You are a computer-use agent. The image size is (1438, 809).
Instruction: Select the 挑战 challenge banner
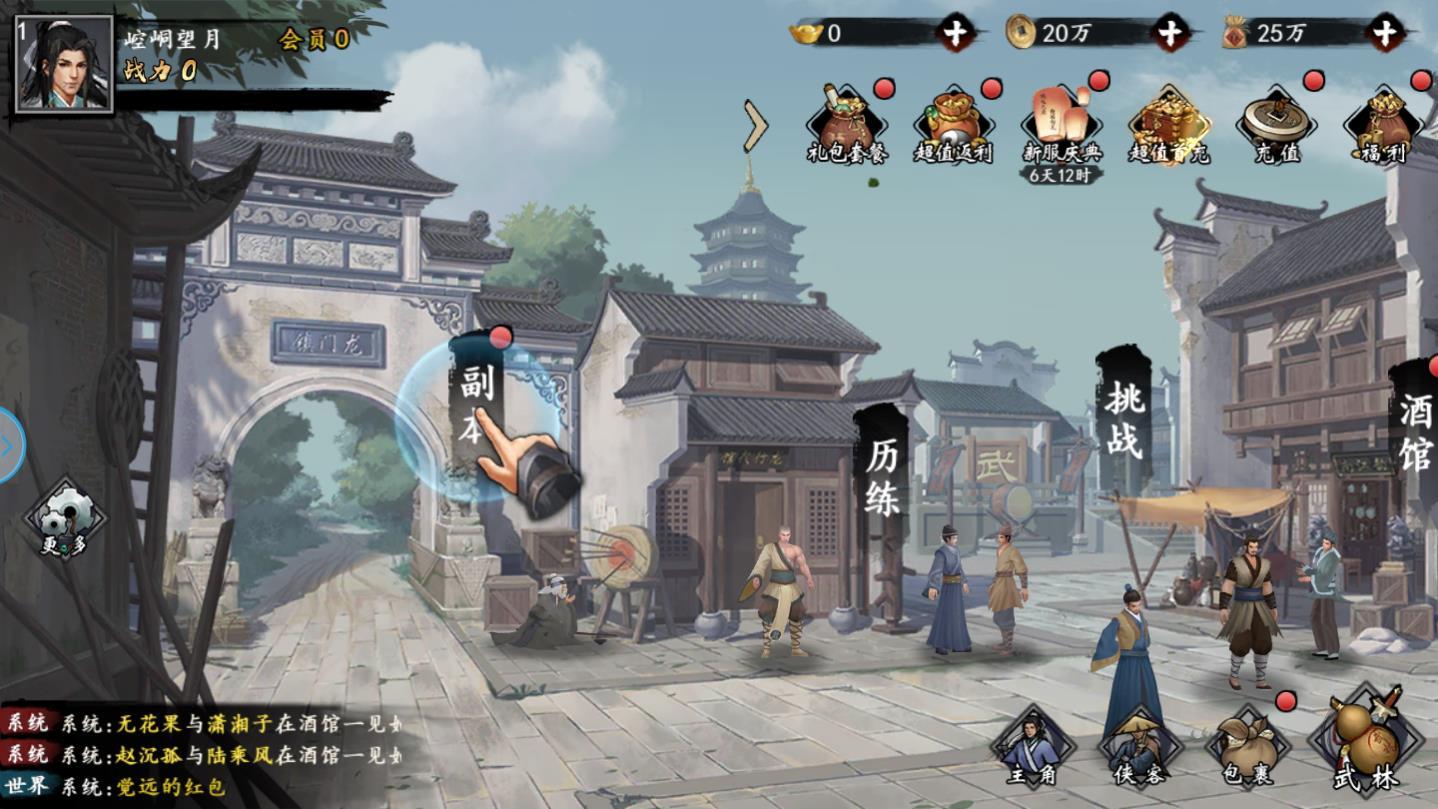point(1123,418)
